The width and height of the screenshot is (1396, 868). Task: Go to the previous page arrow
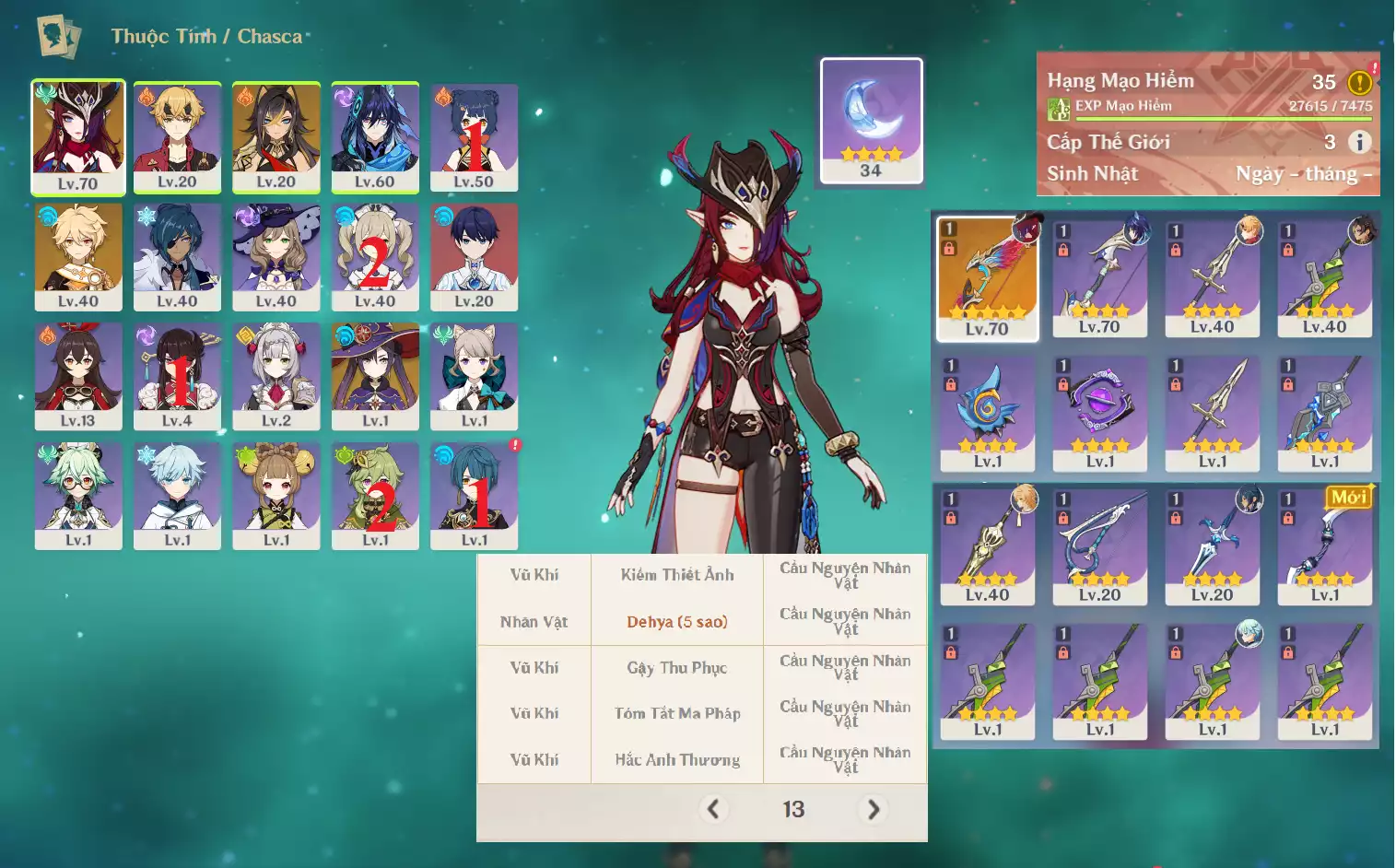pos(712,809)
